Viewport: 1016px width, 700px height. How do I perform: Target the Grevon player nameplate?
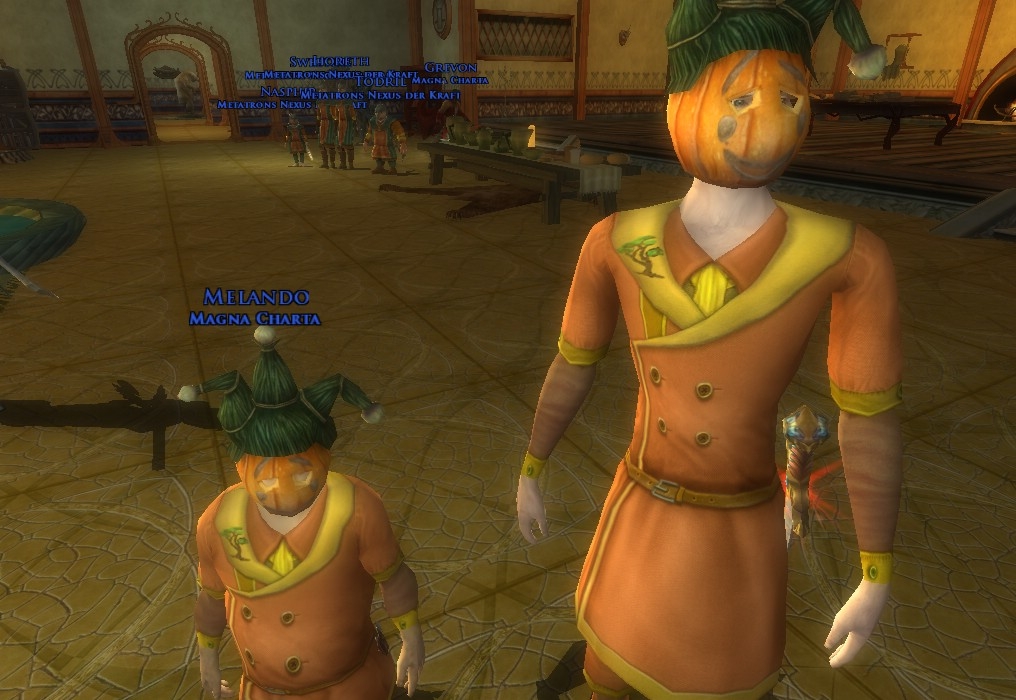450,67
